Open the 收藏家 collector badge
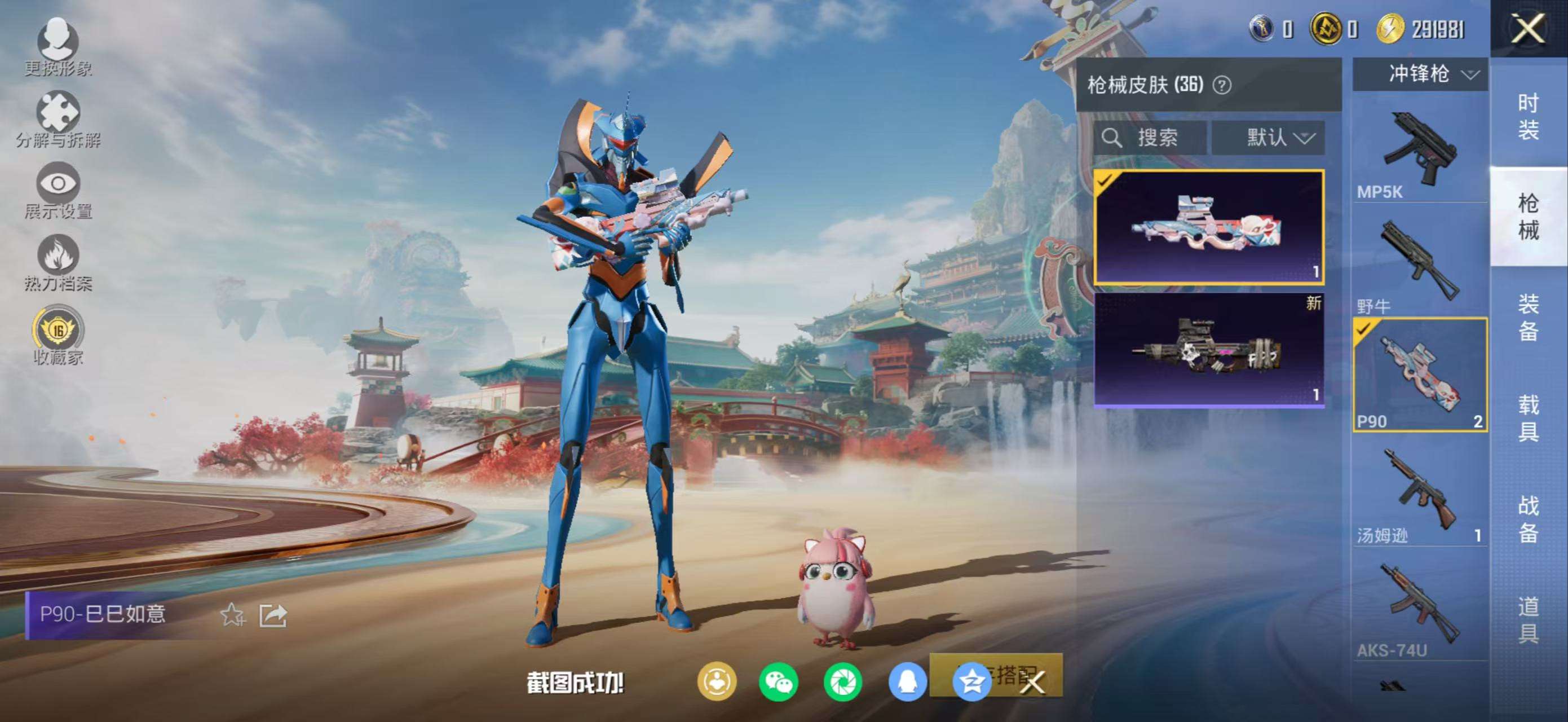Screen dimensions: 1568x722 click(x=58, y=335)
